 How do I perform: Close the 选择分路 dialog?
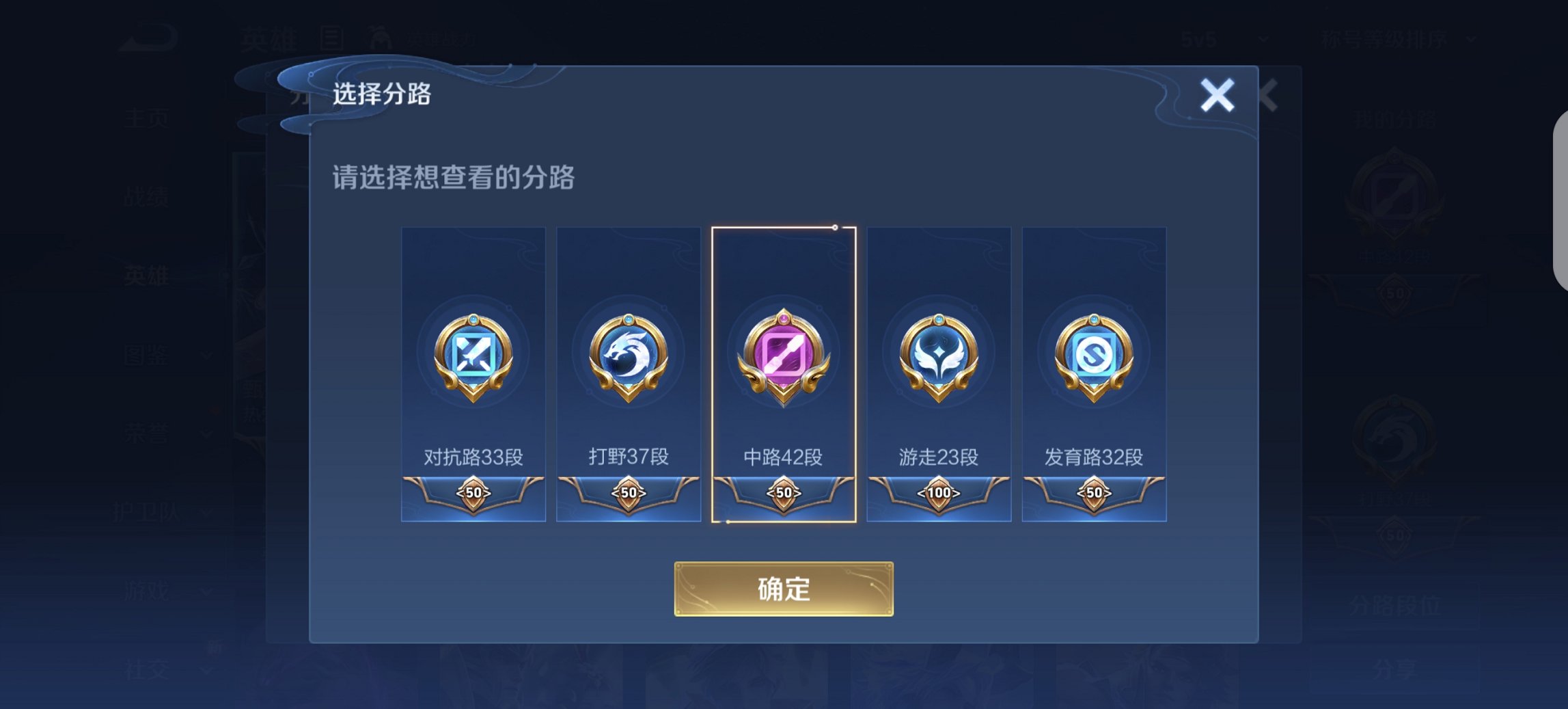point(1218,96)
